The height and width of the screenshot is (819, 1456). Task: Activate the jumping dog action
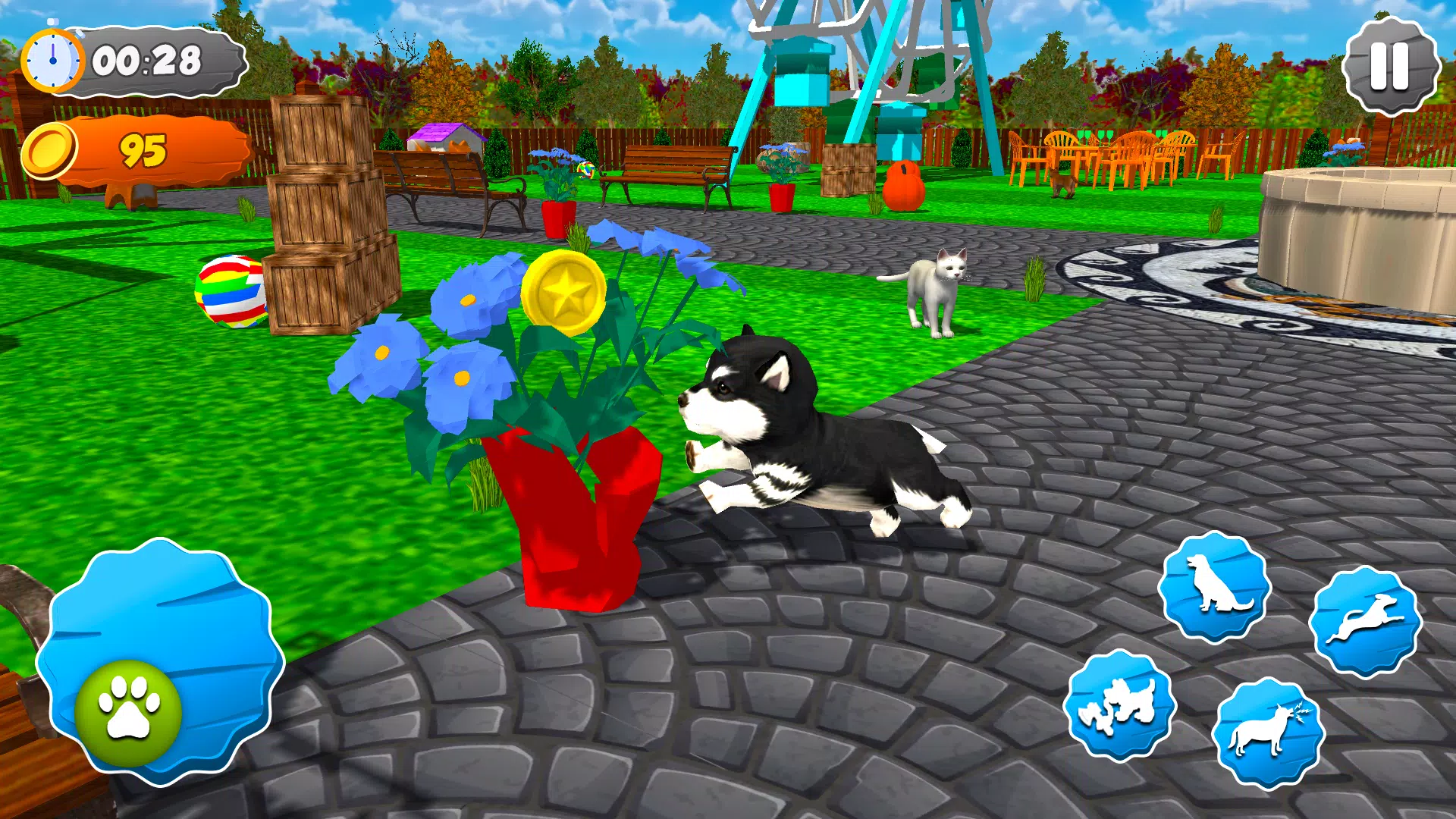coord(1365,621)
